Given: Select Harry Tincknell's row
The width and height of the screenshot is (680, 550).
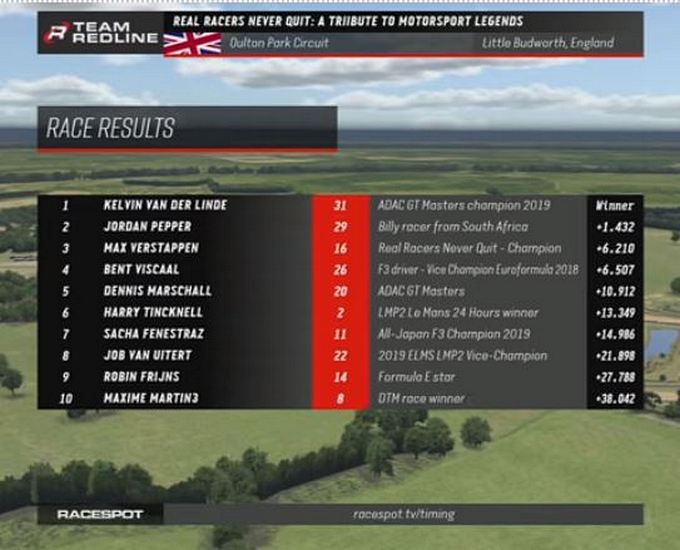Looking at the screenshot, I should [154, 313].
